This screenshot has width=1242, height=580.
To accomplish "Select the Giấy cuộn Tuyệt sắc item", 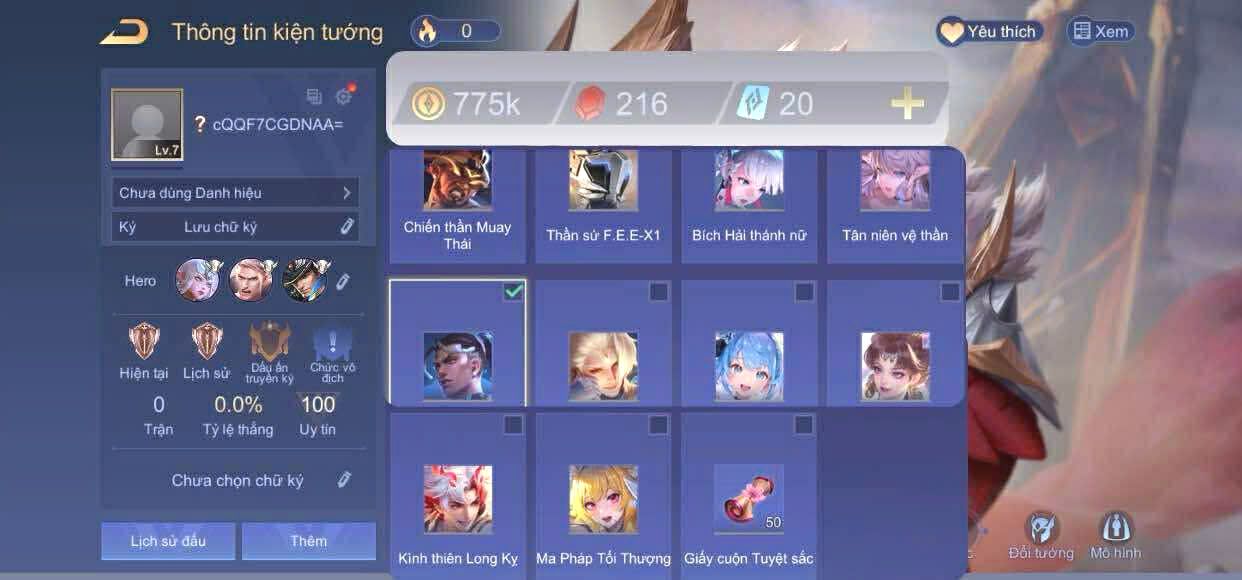I will pos(749,497).
